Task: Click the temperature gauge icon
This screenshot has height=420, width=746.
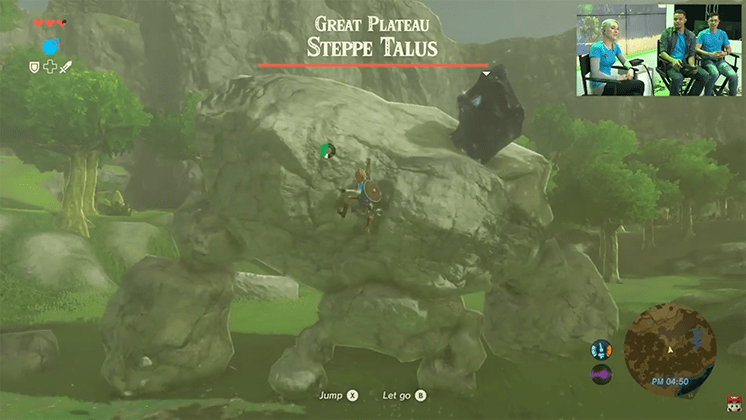Action: (x=602, y=349)
